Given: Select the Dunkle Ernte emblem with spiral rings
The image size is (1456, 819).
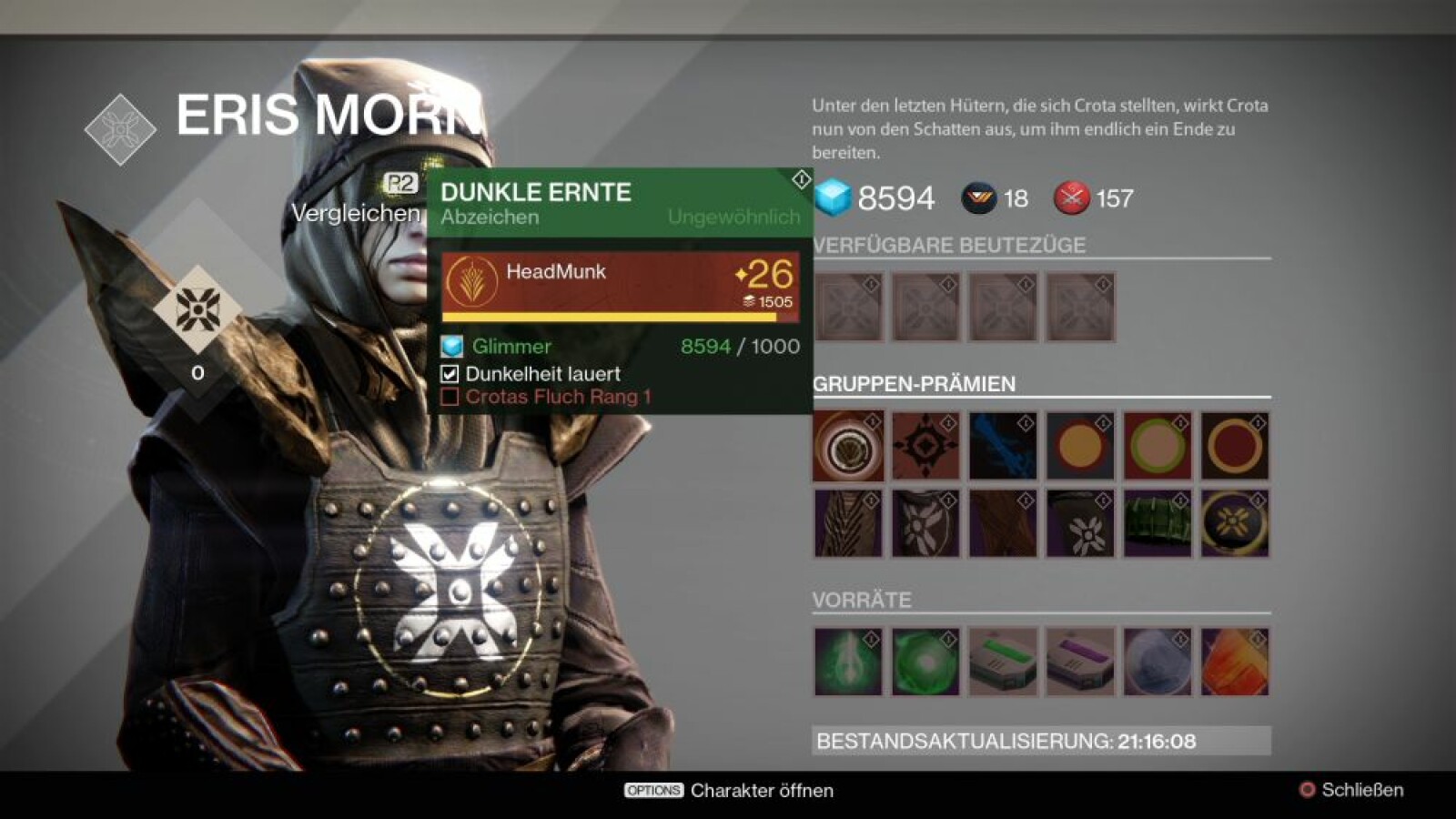Looking at the screenshot, I should [847, 446].
